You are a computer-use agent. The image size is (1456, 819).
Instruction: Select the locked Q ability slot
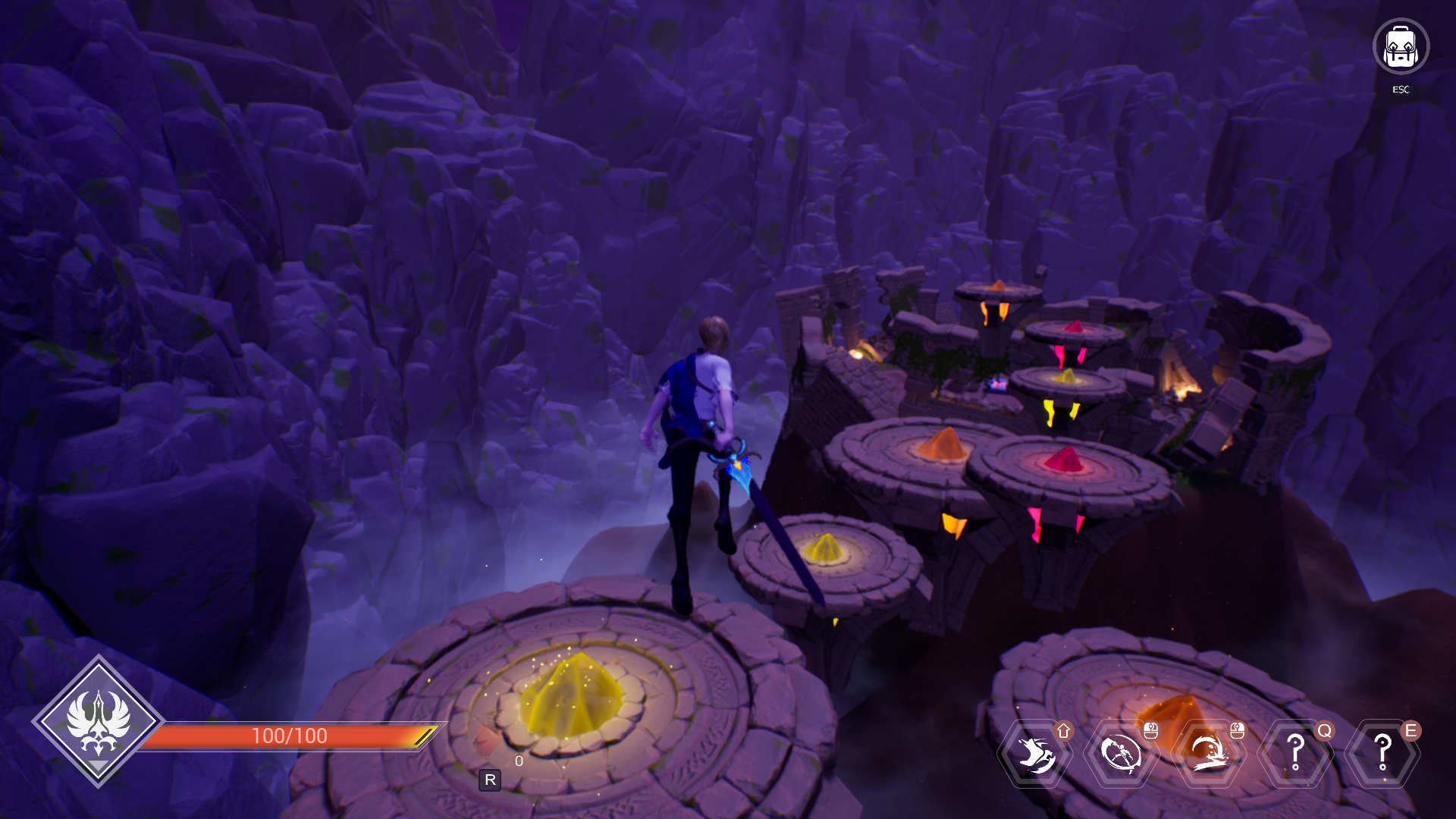pos(1296,754)
